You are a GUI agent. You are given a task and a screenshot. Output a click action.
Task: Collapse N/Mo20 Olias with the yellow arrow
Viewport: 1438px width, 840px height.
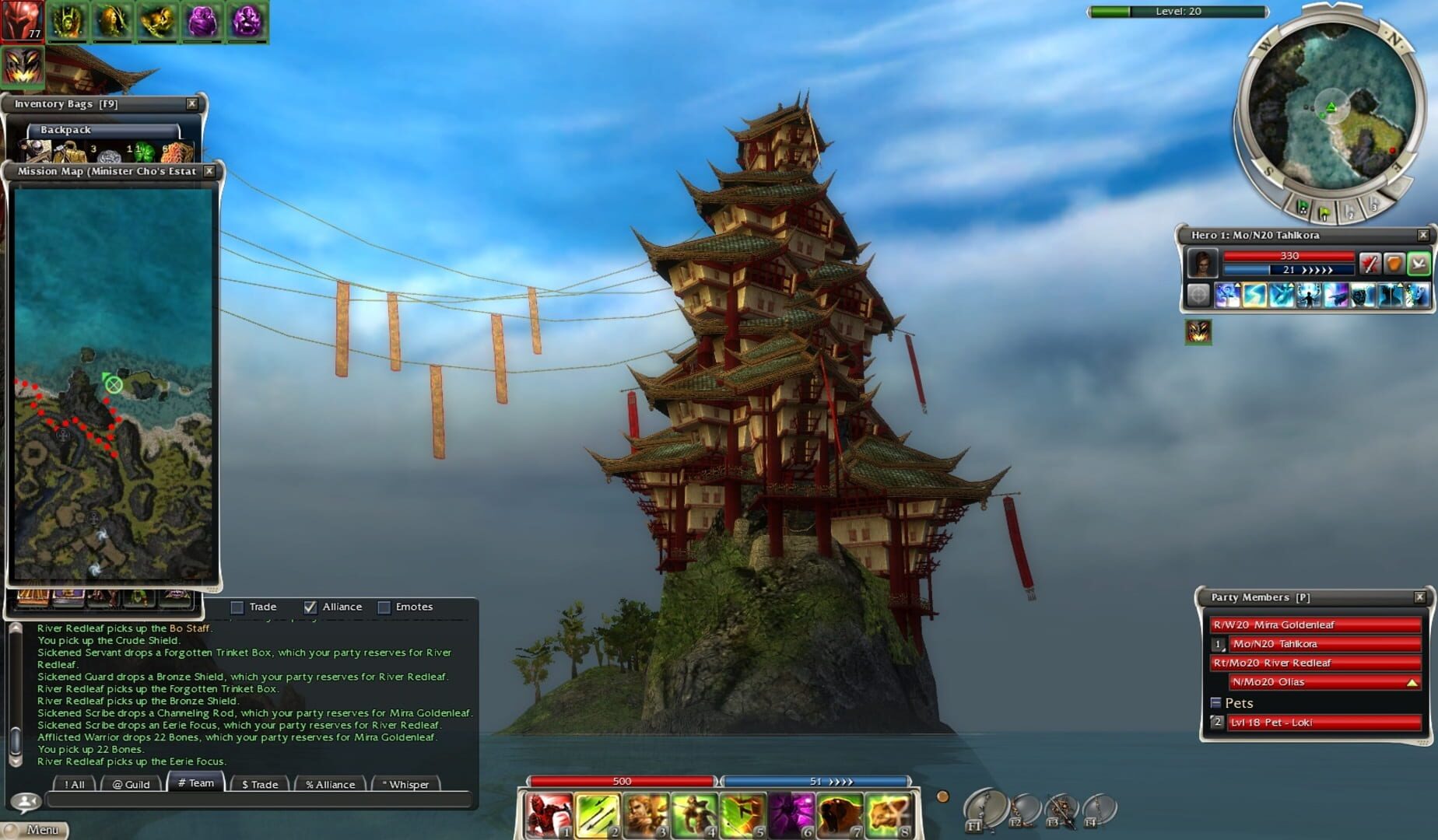point(1412,682)
